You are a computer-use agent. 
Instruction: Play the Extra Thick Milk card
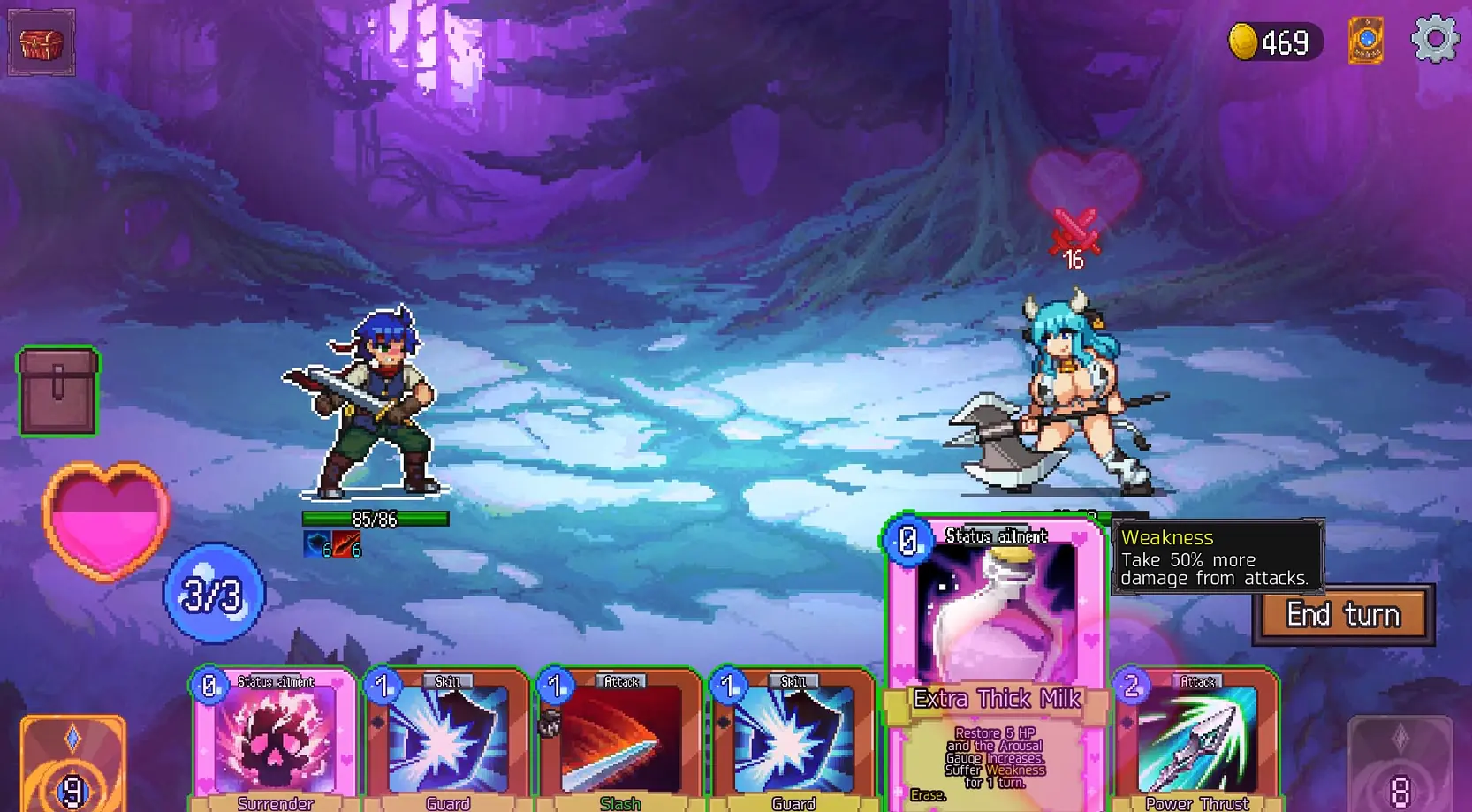click(x=996, y=663)
